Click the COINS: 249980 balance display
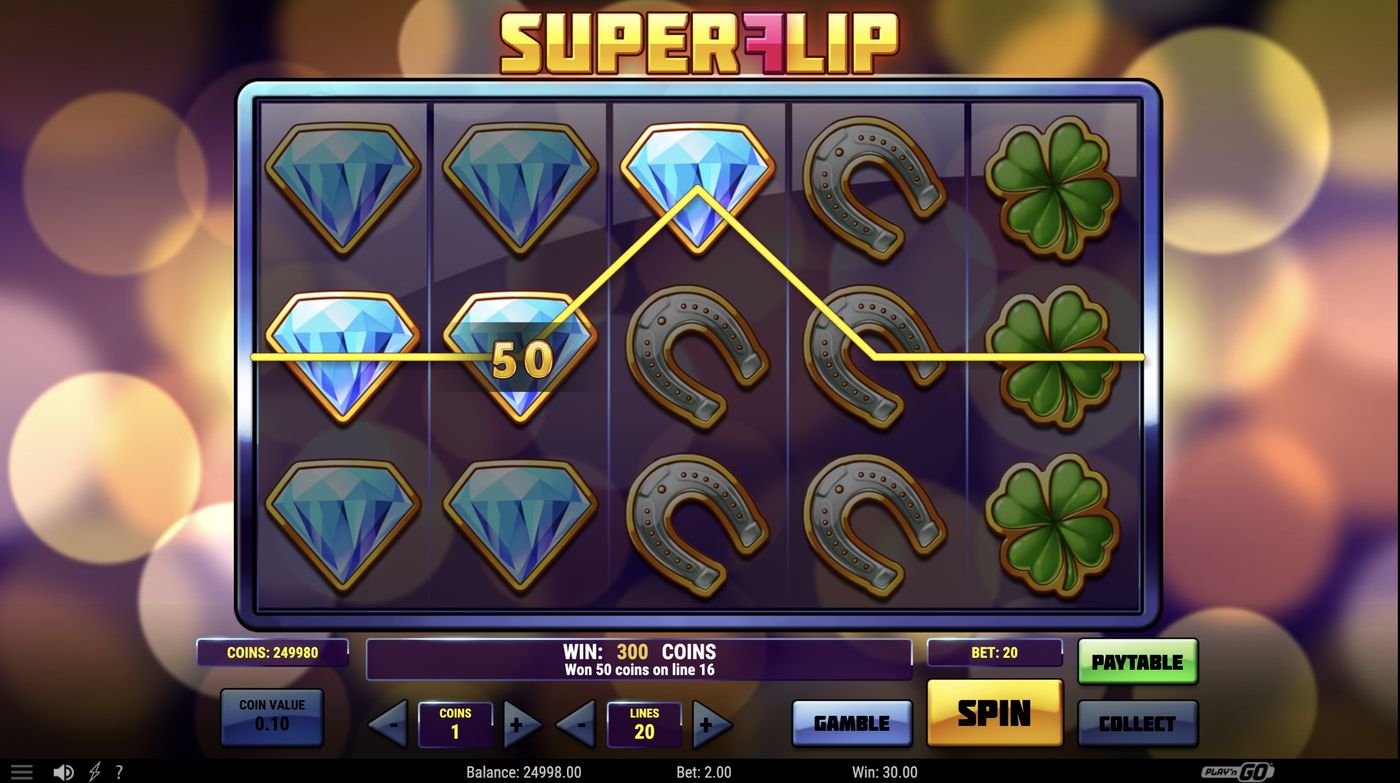 pyautogui.click(x=273, y=653)
